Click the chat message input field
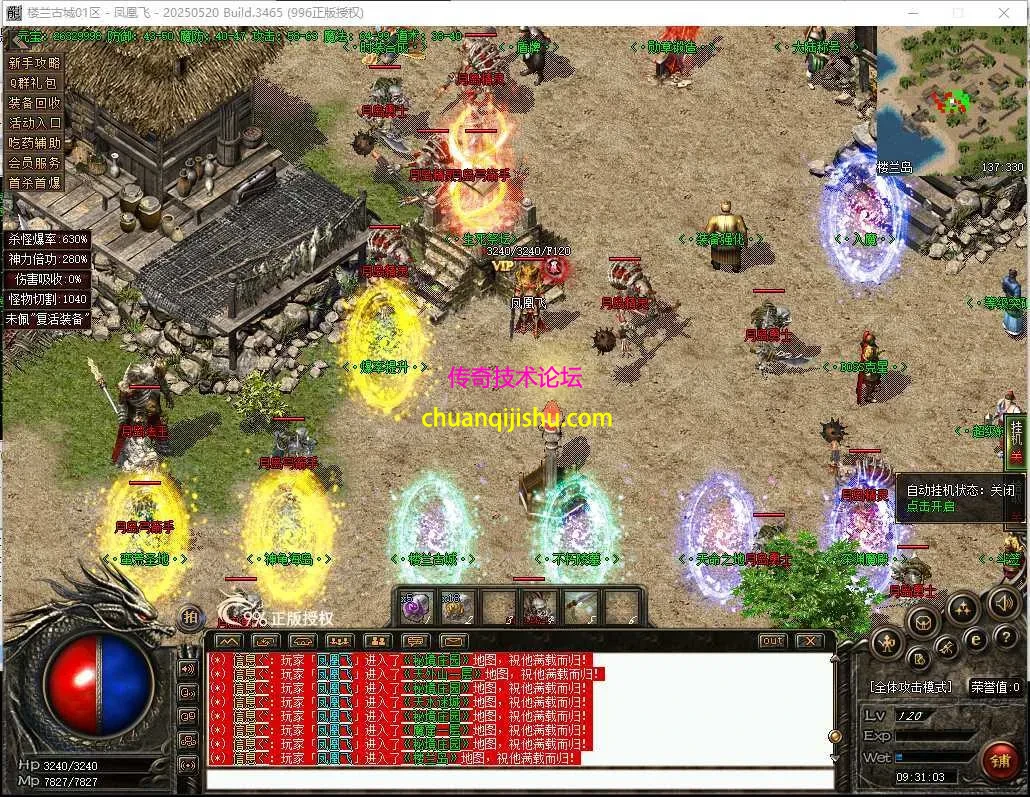Screen dimensions: 1030x797 coord(520,779)
